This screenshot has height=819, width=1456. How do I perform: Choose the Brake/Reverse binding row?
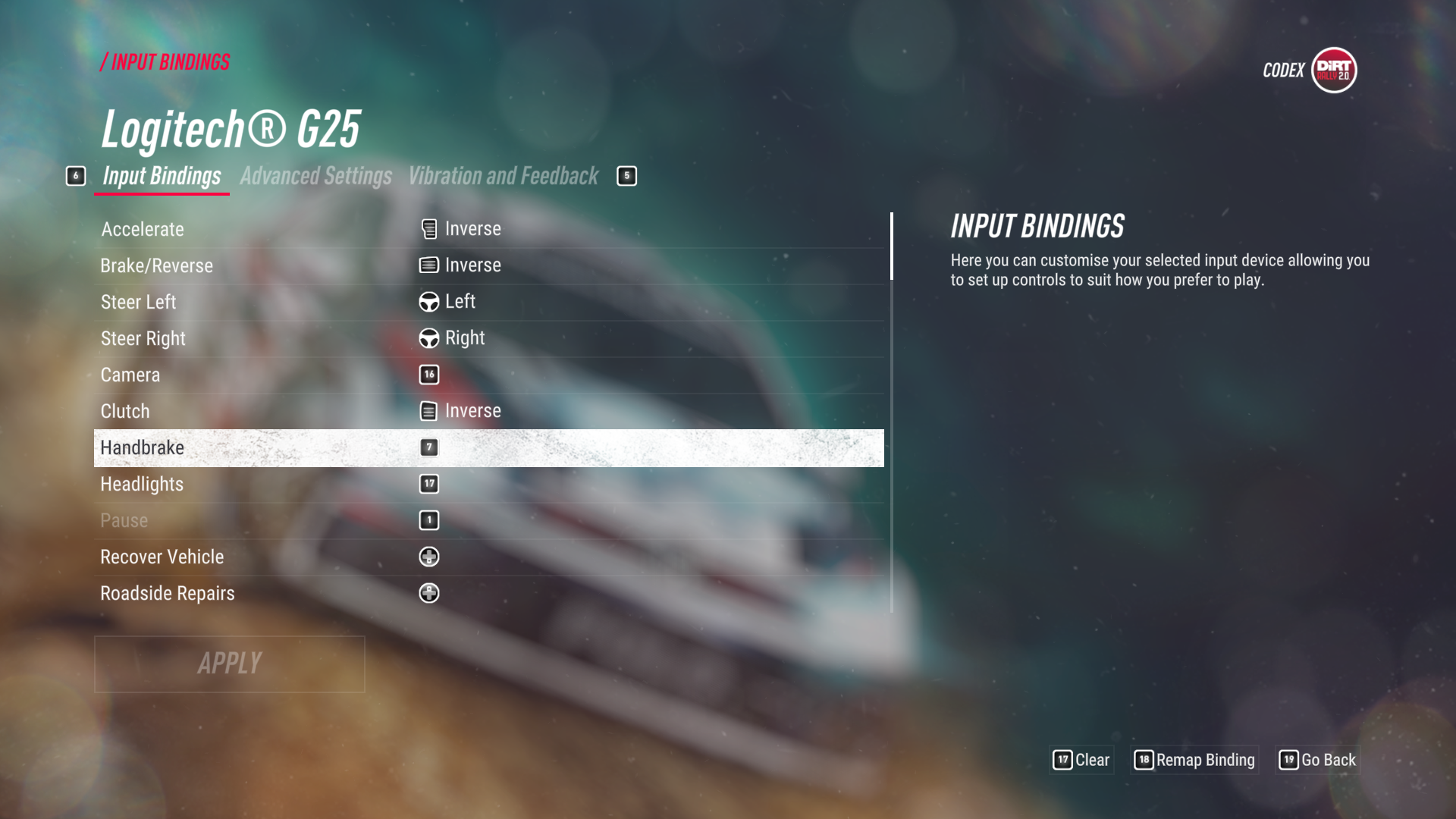[488, 265]
